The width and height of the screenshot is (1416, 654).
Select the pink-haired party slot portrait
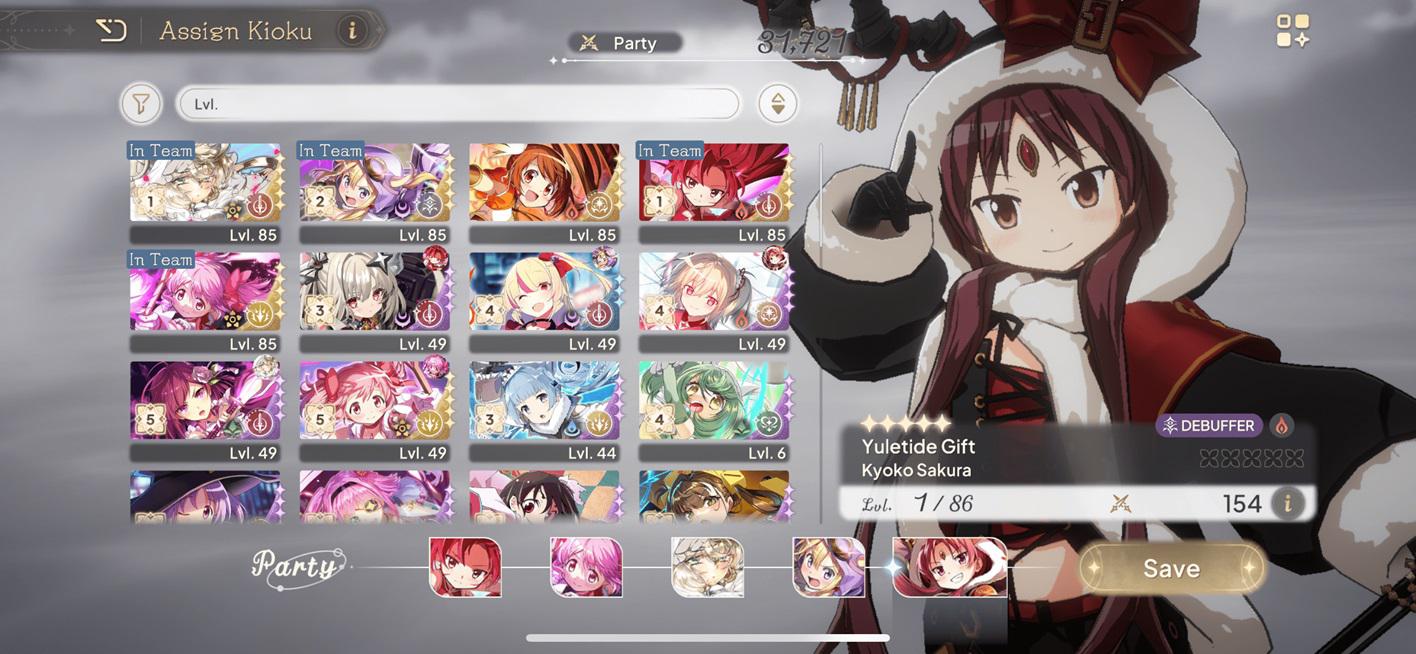click(586, 567)
